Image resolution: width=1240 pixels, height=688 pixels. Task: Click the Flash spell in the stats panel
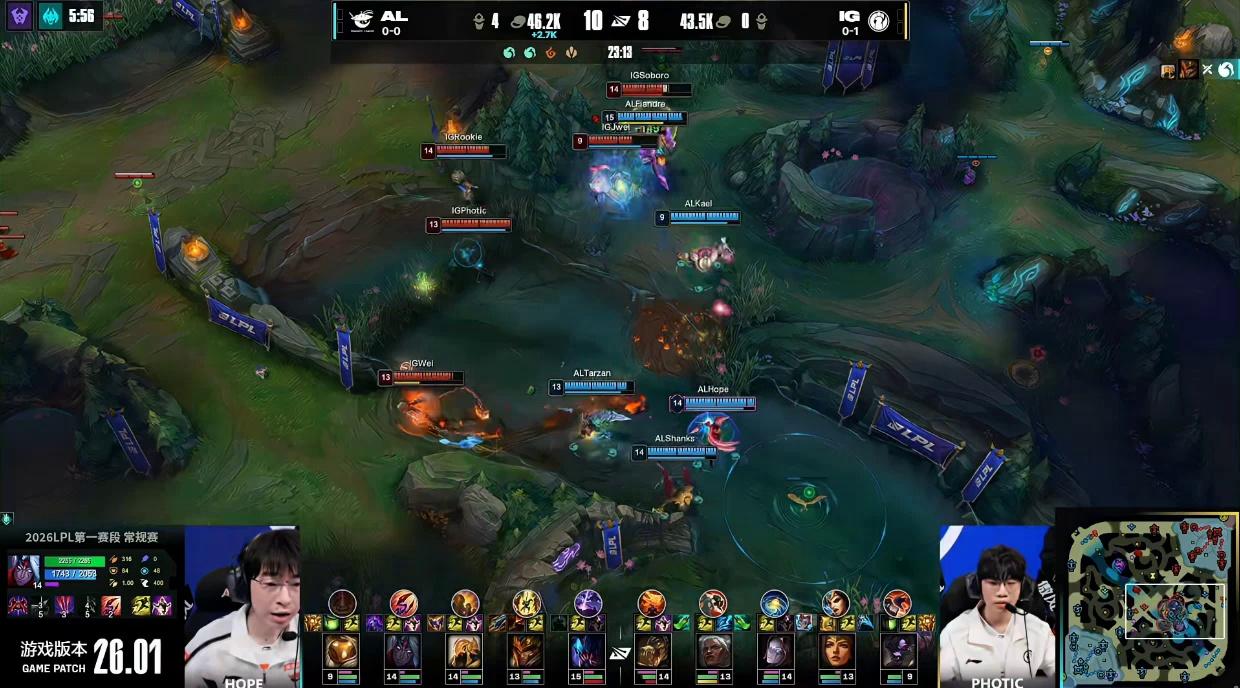[x=138, y=605]
